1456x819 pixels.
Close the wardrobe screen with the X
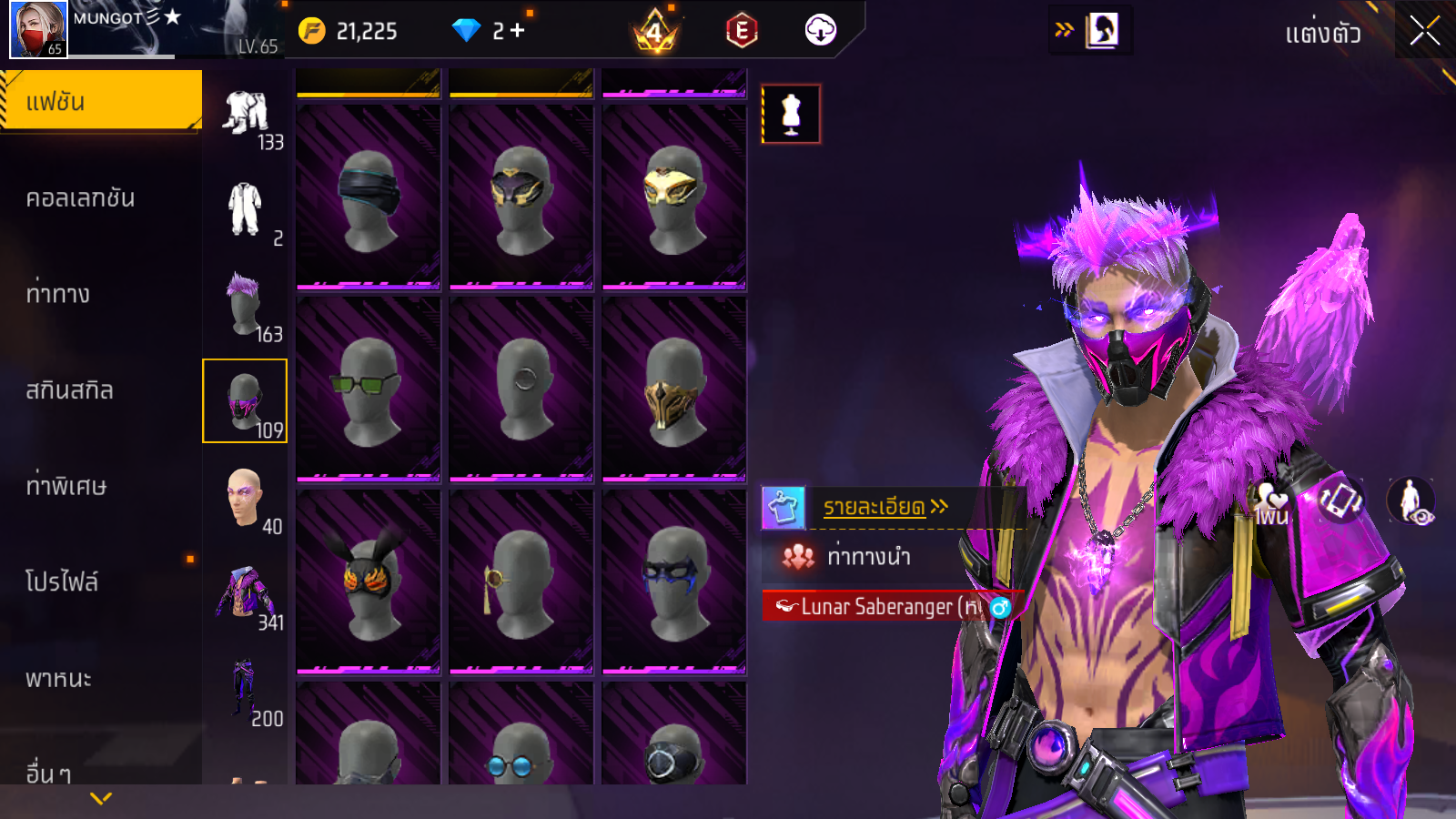pyautogui.click(x=1424, y=31)
